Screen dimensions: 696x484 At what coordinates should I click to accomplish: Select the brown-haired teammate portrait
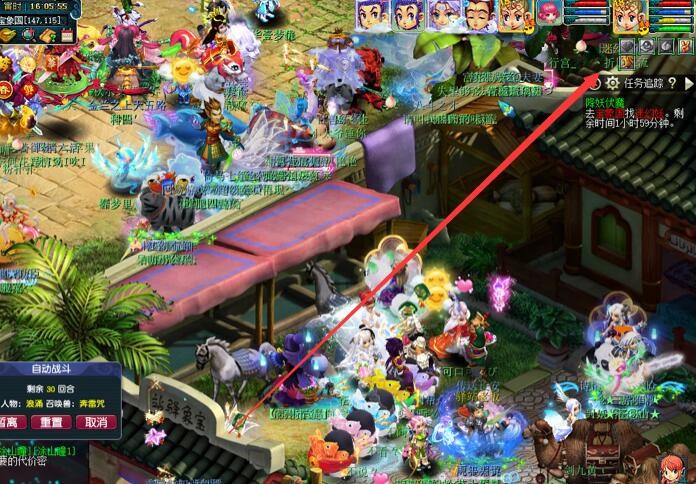(478, 14)
